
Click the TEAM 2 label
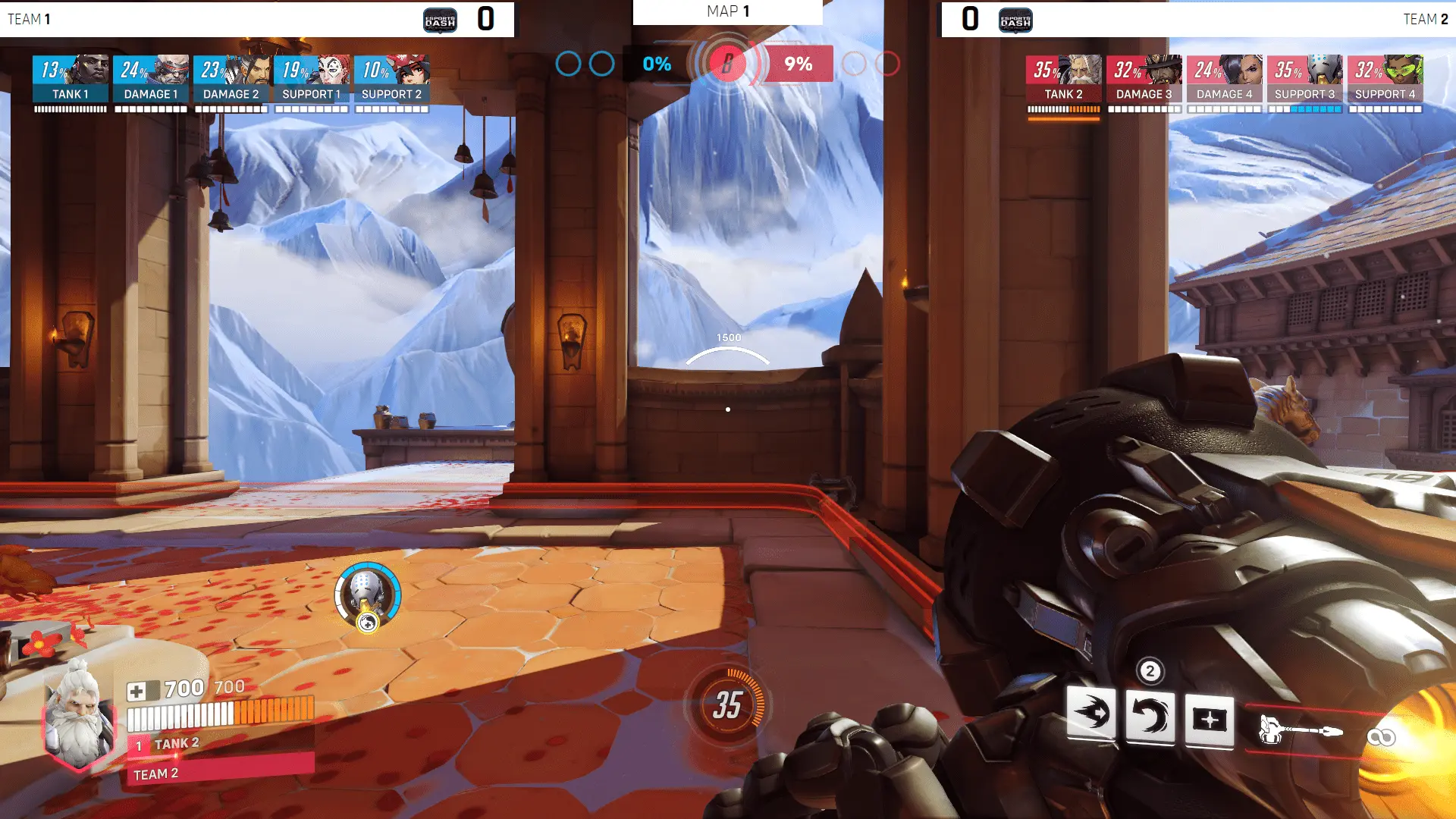click(1426, 19)
